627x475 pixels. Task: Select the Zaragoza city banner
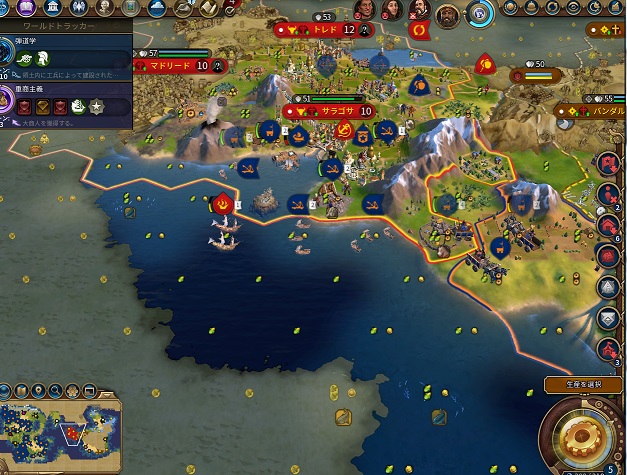pyautogui.click(x=336, y=111)
